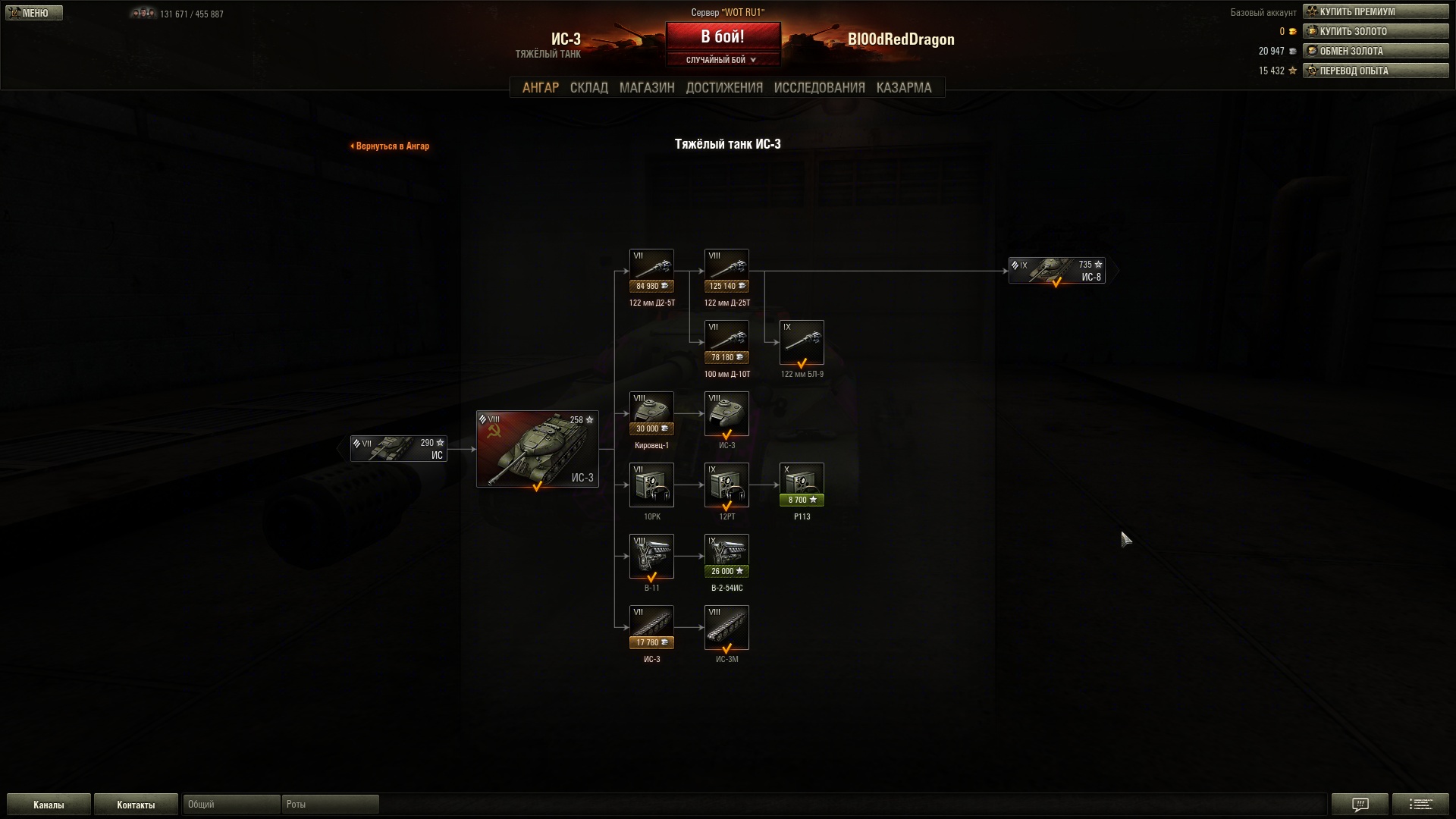Viewport: 1456px width, 819px height.
Task: Open the Достижения tab
Action: [723, 88]
